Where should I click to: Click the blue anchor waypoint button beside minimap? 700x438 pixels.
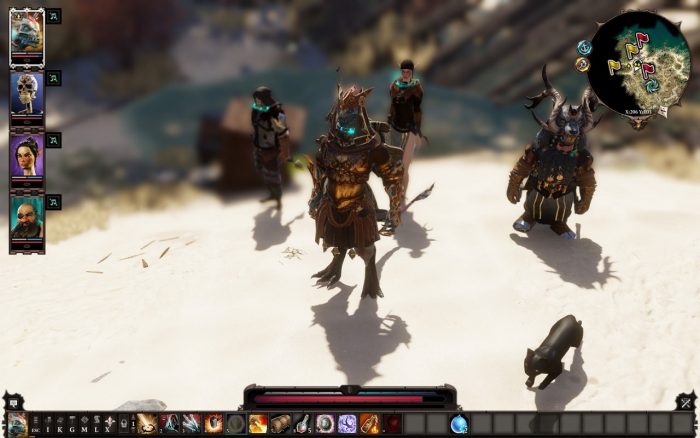tap(583, 46)
